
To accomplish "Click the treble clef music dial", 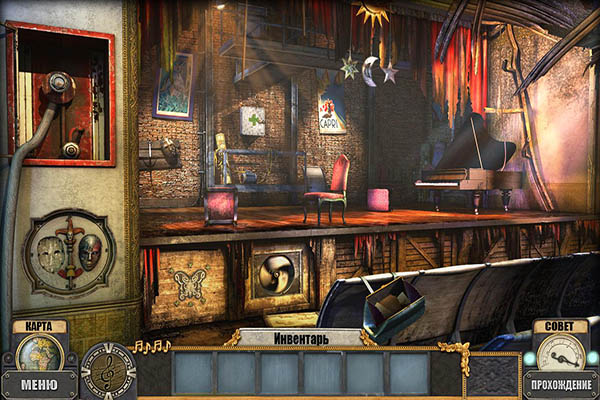I will (x=107, y=370).
